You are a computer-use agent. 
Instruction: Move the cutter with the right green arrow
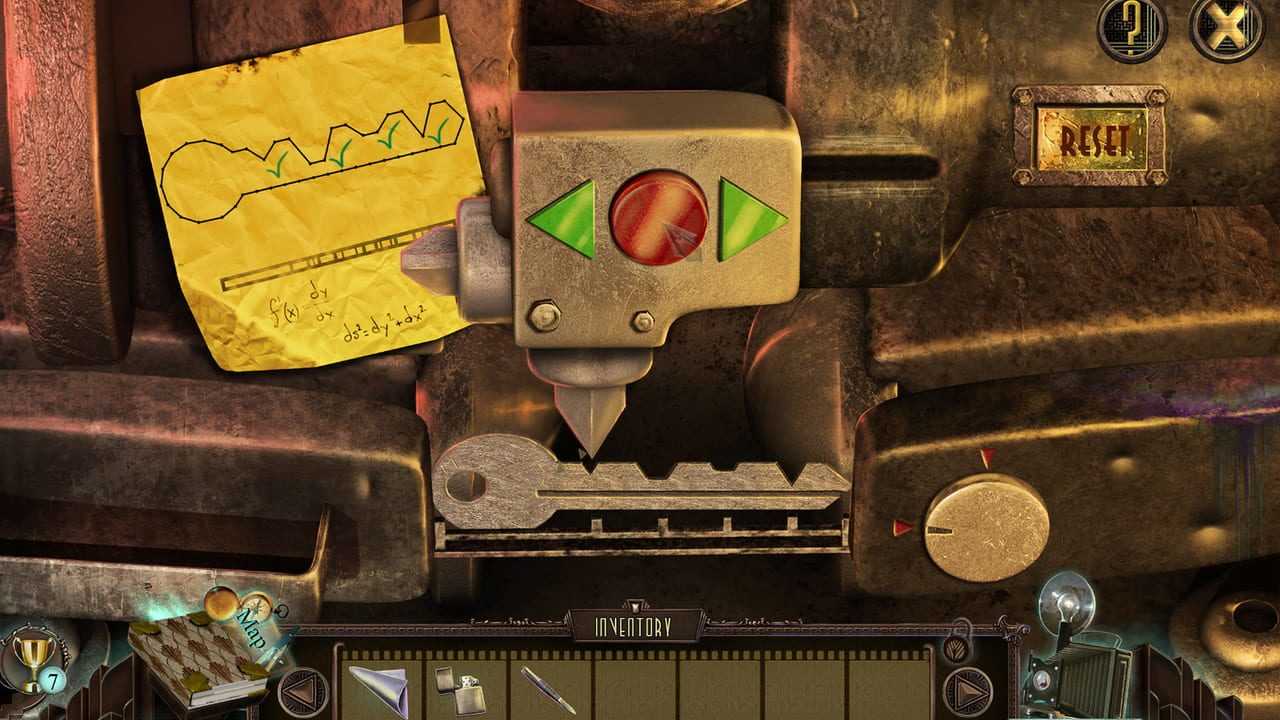coord(749,217)
